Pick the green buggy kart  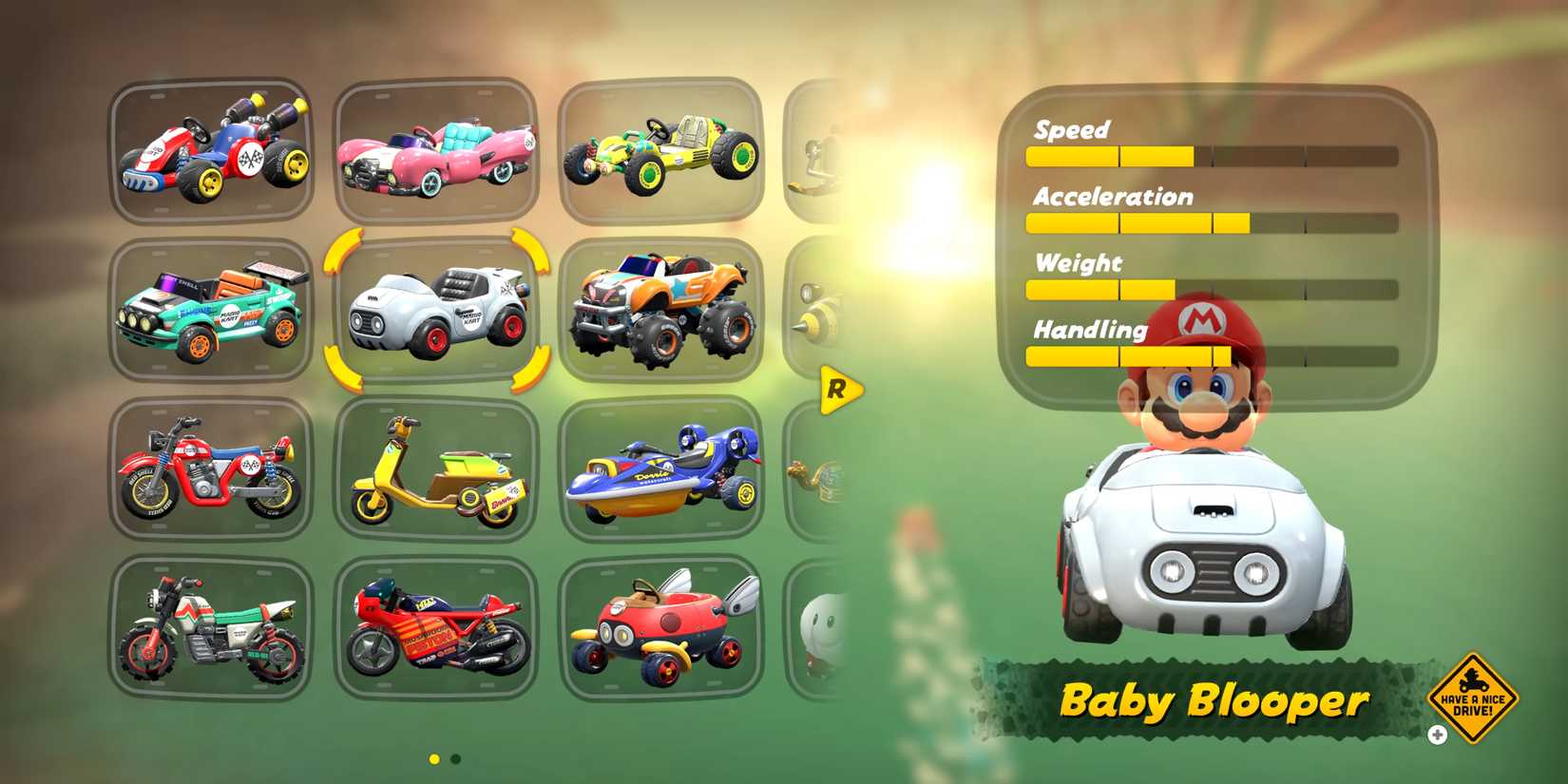[x=662, y=150]
